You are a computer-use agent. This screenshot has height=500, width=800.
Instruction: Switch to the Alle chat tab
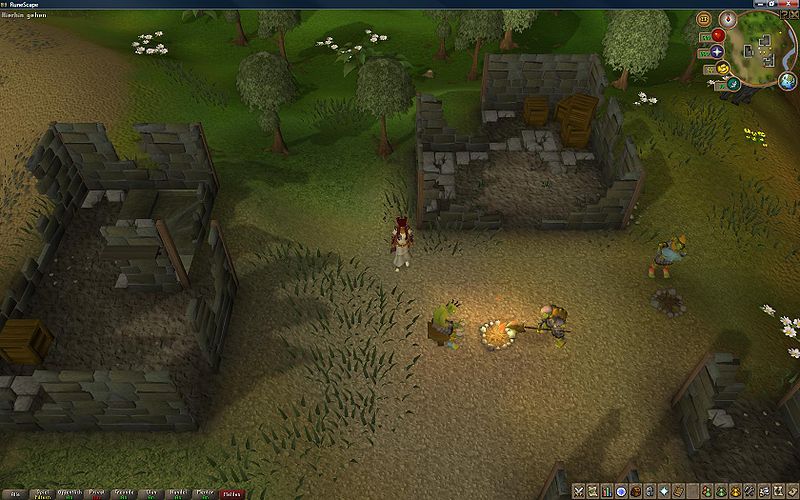pyautogui.click(x=14, y=494)
